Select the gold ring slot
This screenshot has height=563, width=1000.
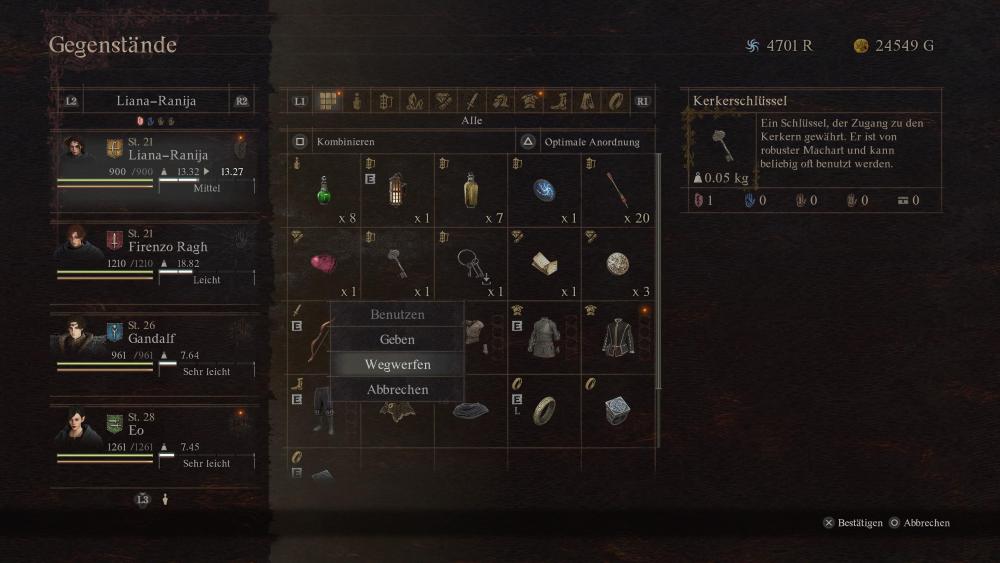(x=545, y=409)
